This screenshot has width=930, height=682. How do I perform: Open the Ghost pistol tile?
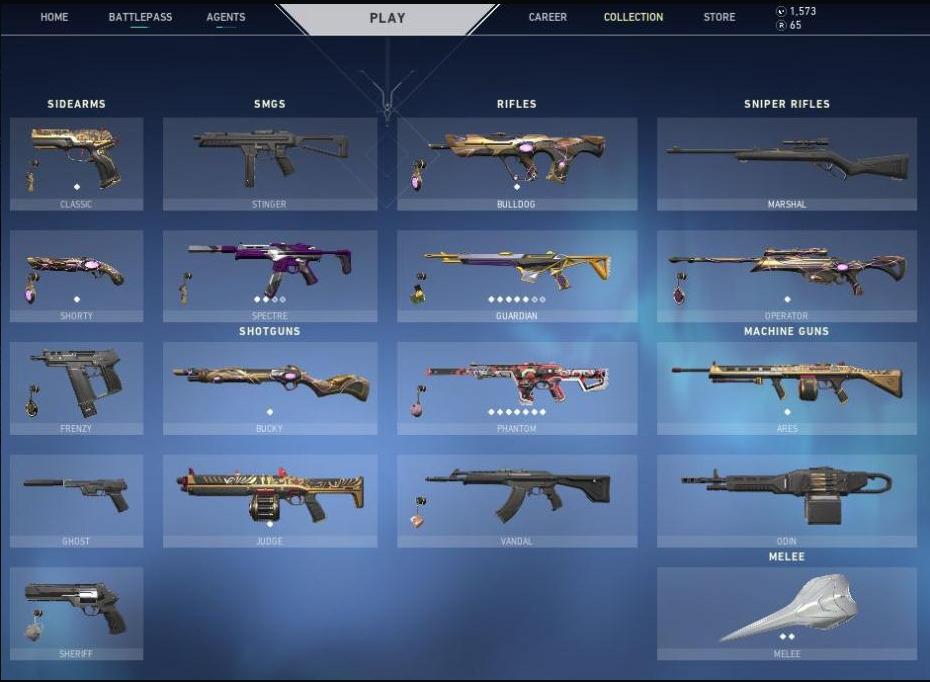76,501
